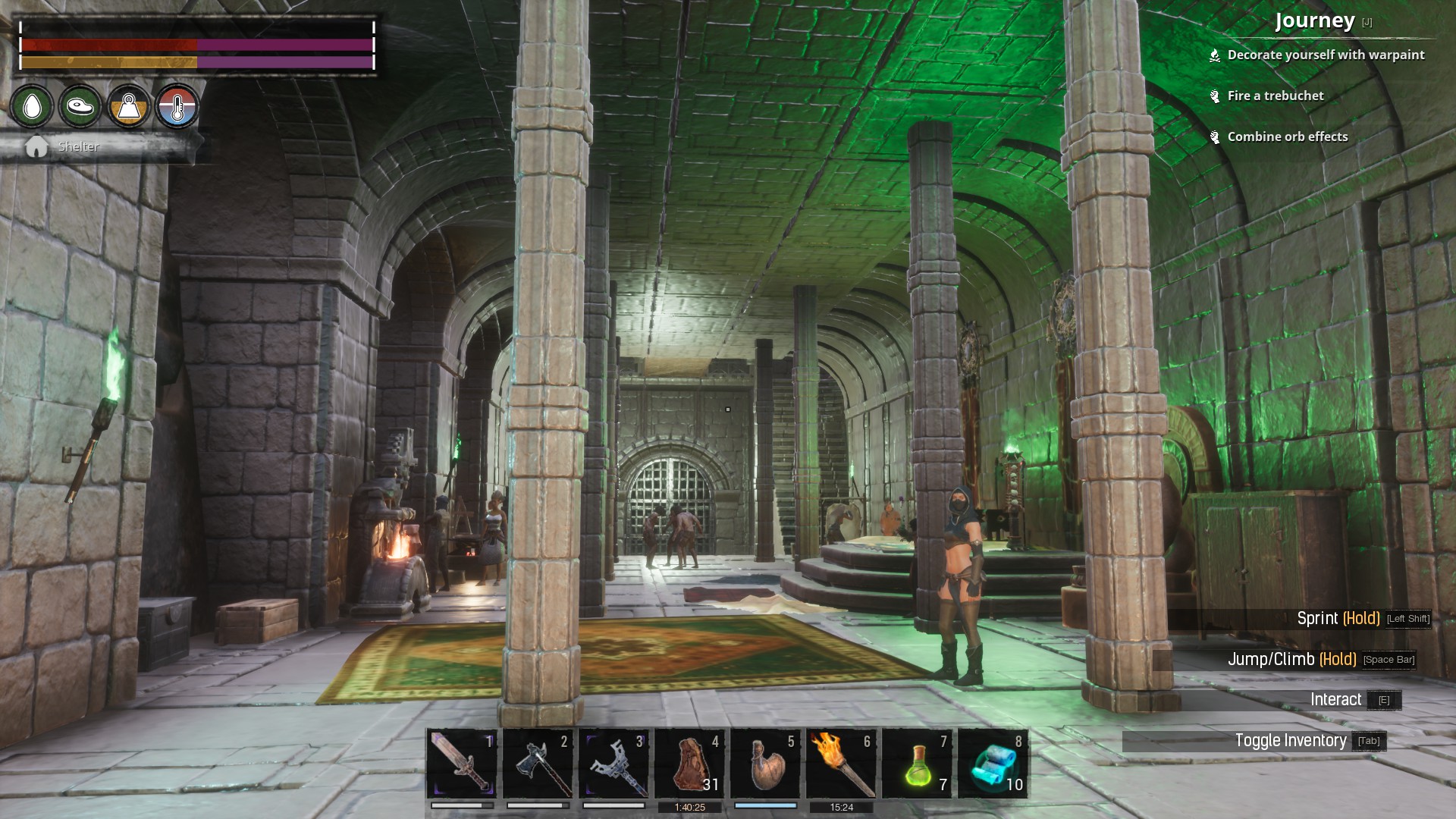Choose the pickaxe in hotbar slot 3
Screen dimensions: 1456x819
[x=613, y=763]
